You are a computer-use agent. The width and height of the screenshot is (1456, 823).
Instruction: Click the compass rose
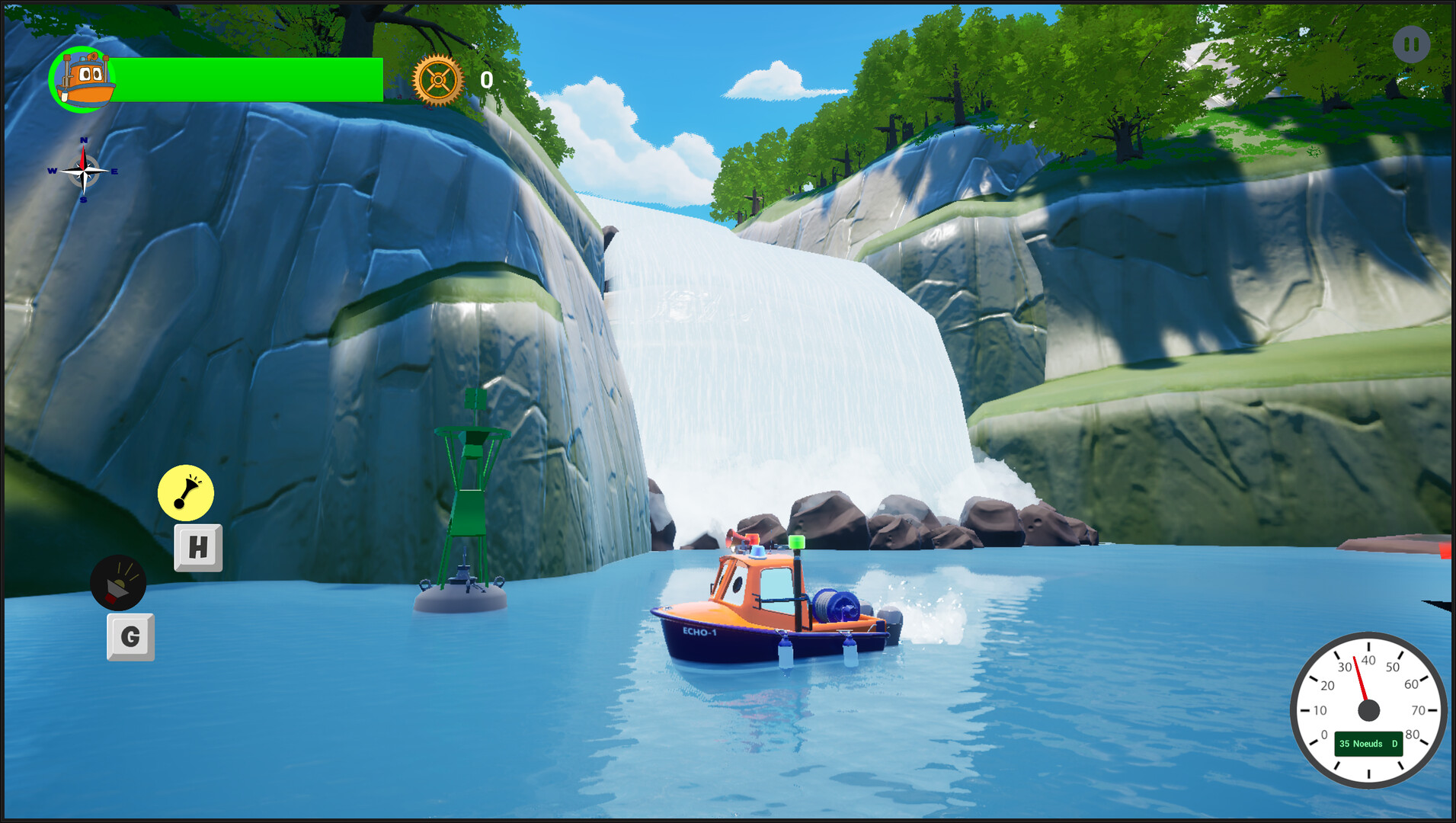click(82, 171)
